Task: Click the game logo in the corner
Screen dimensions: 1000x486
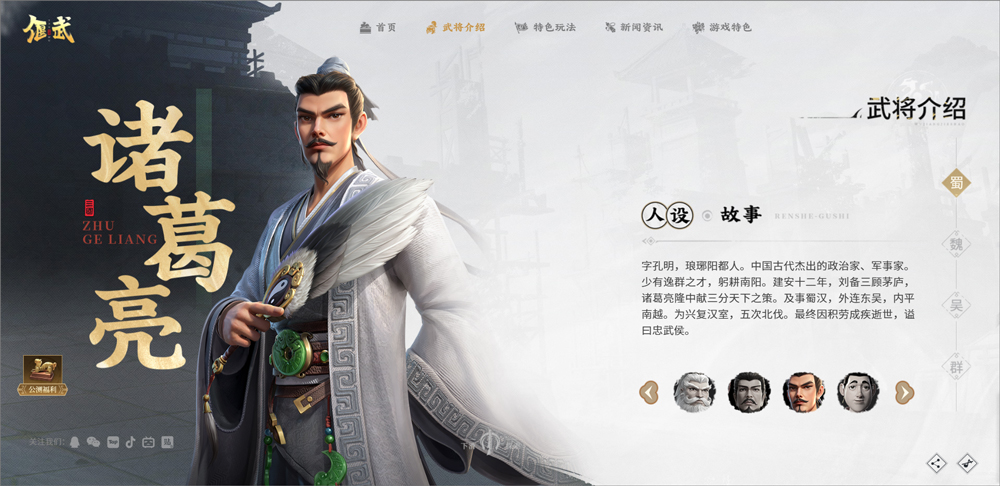Action: click(x=49, y=26)
